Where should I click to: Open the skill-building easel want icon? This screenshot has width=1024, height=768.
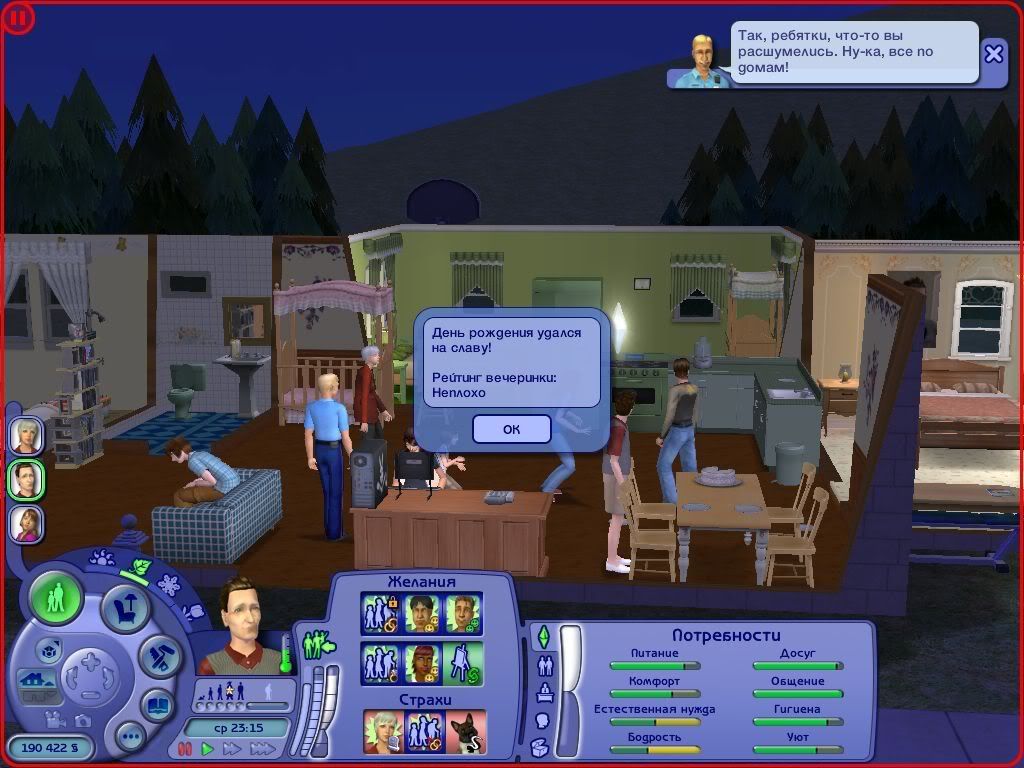[x=463, y=662]
